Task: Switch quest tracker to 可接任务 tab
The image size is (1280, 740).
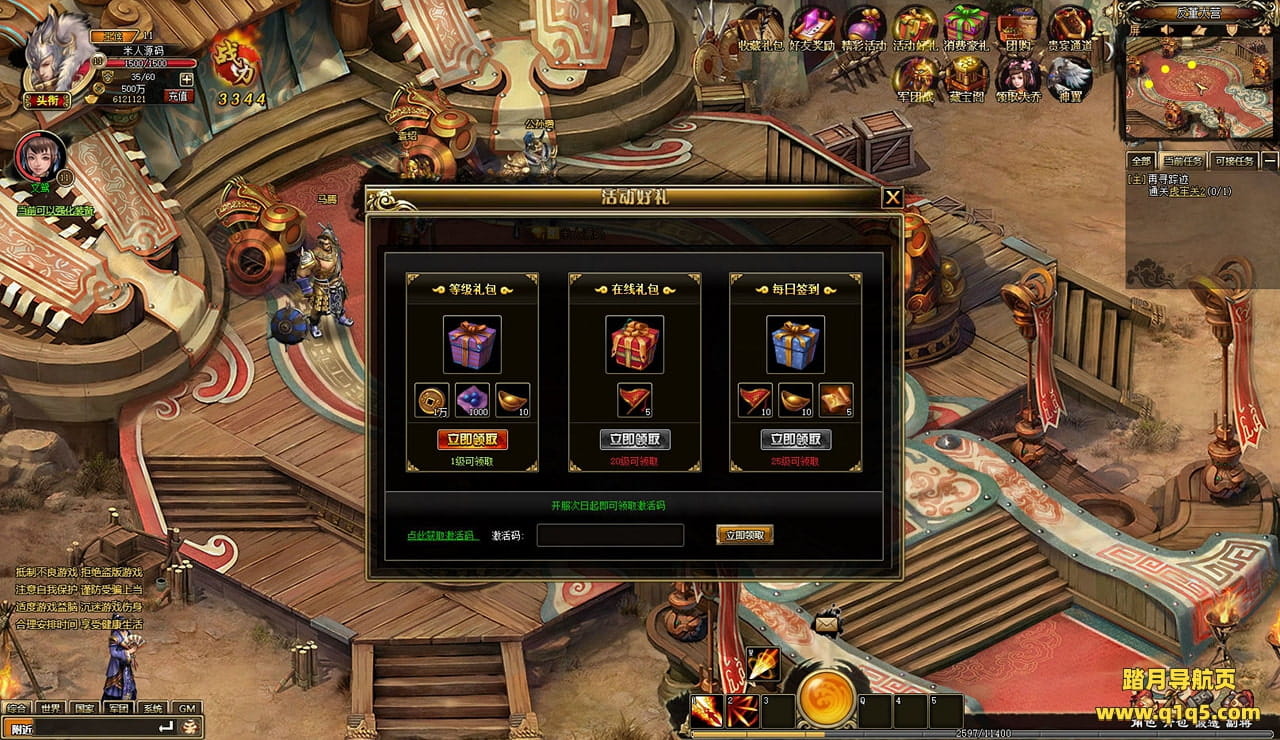Action: coord(1233,160)
